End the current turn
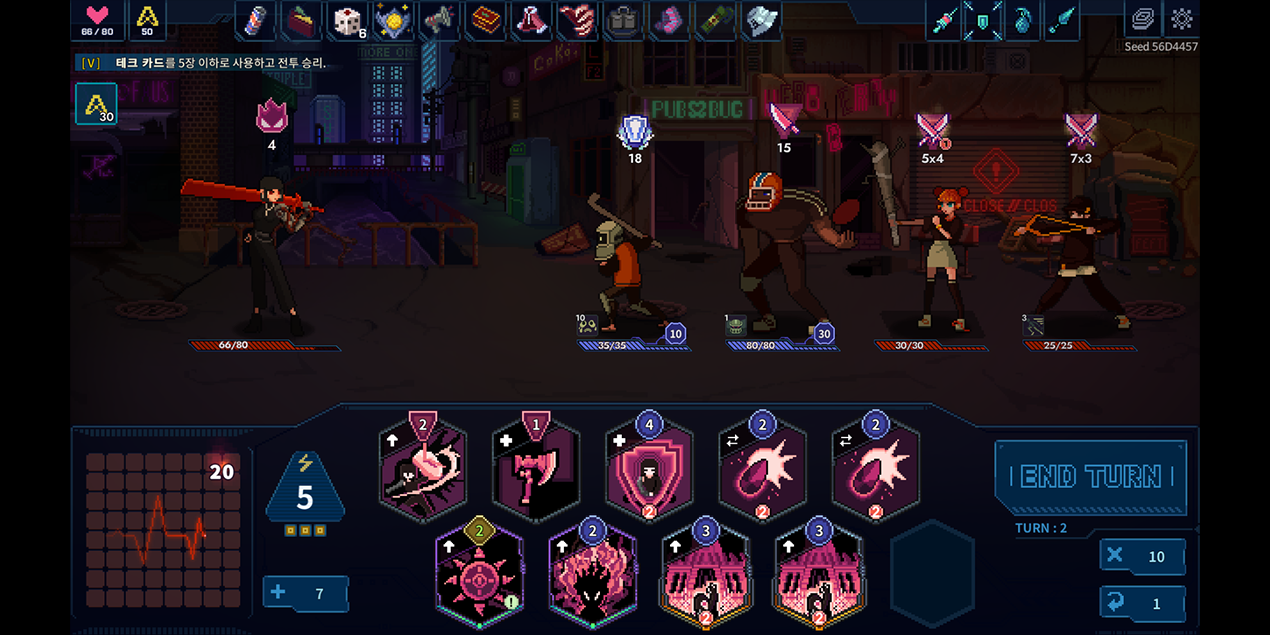 pyautogui.click(x=1090, y=476)
